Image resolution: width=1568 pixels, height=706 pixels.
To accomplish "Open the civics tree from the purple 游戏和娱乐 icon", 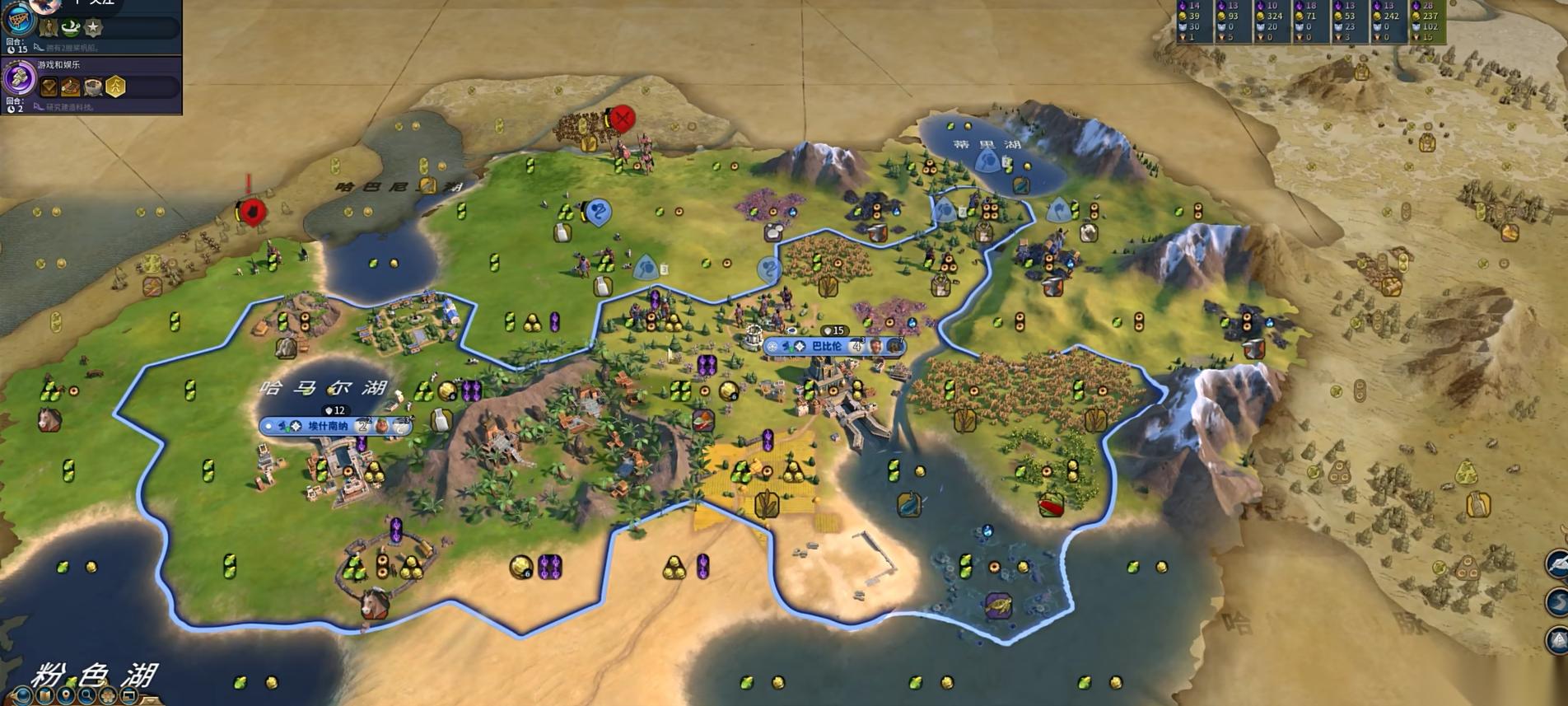I will pyautogui.click(x=18, y=79).
